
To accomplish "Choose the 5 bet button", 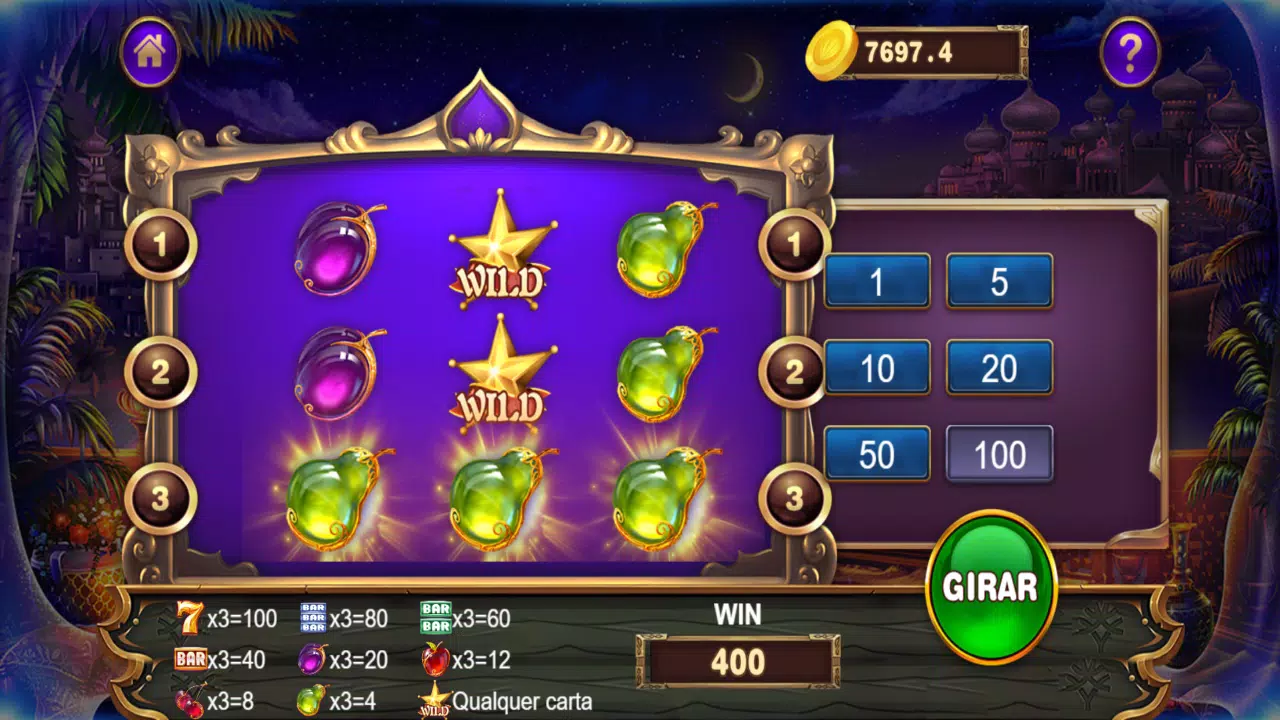I will [x=999, y=281].
